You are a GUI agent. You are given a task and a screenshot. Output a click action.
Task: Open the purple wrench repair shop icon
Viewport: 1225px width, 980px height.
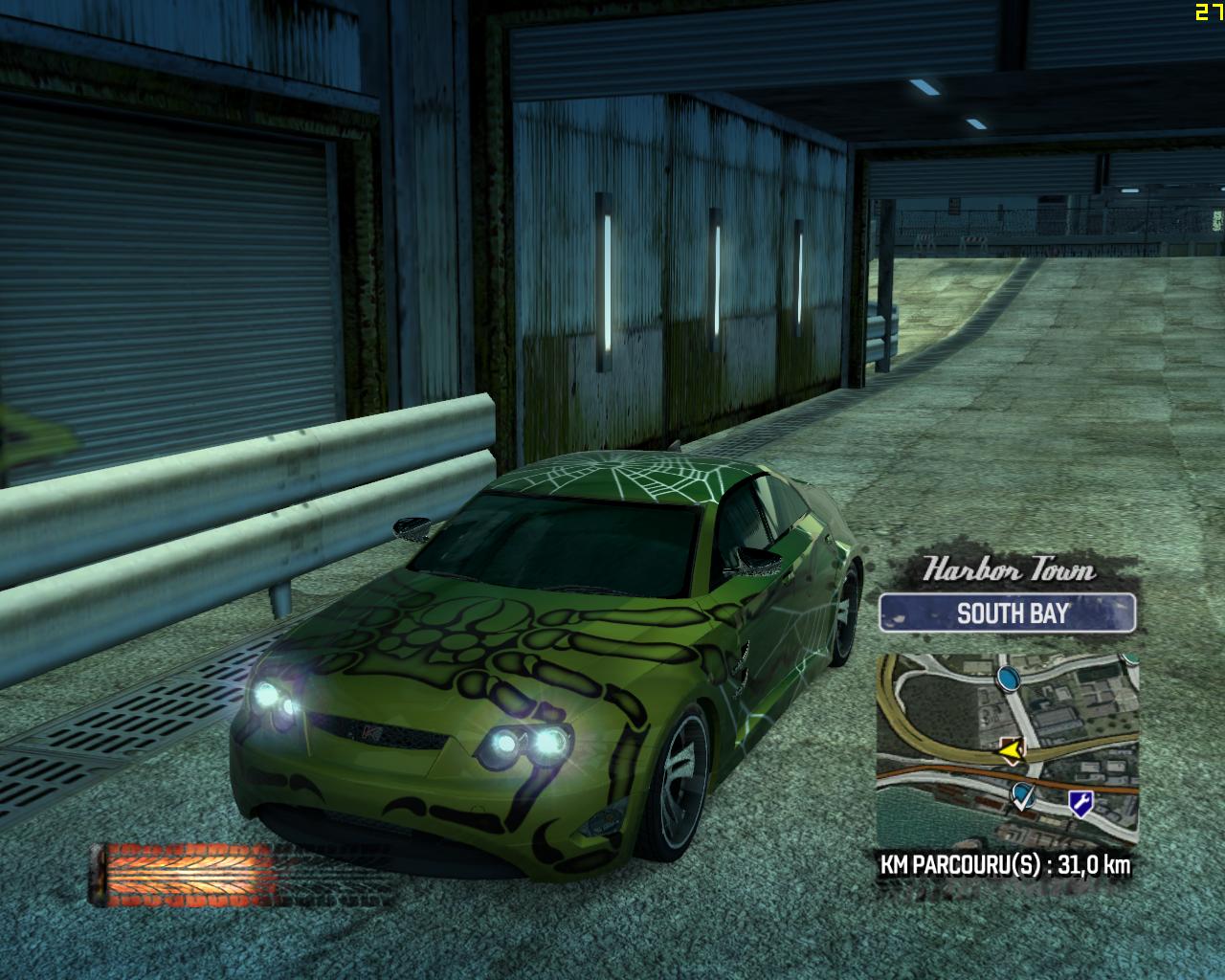point(1080,804)
